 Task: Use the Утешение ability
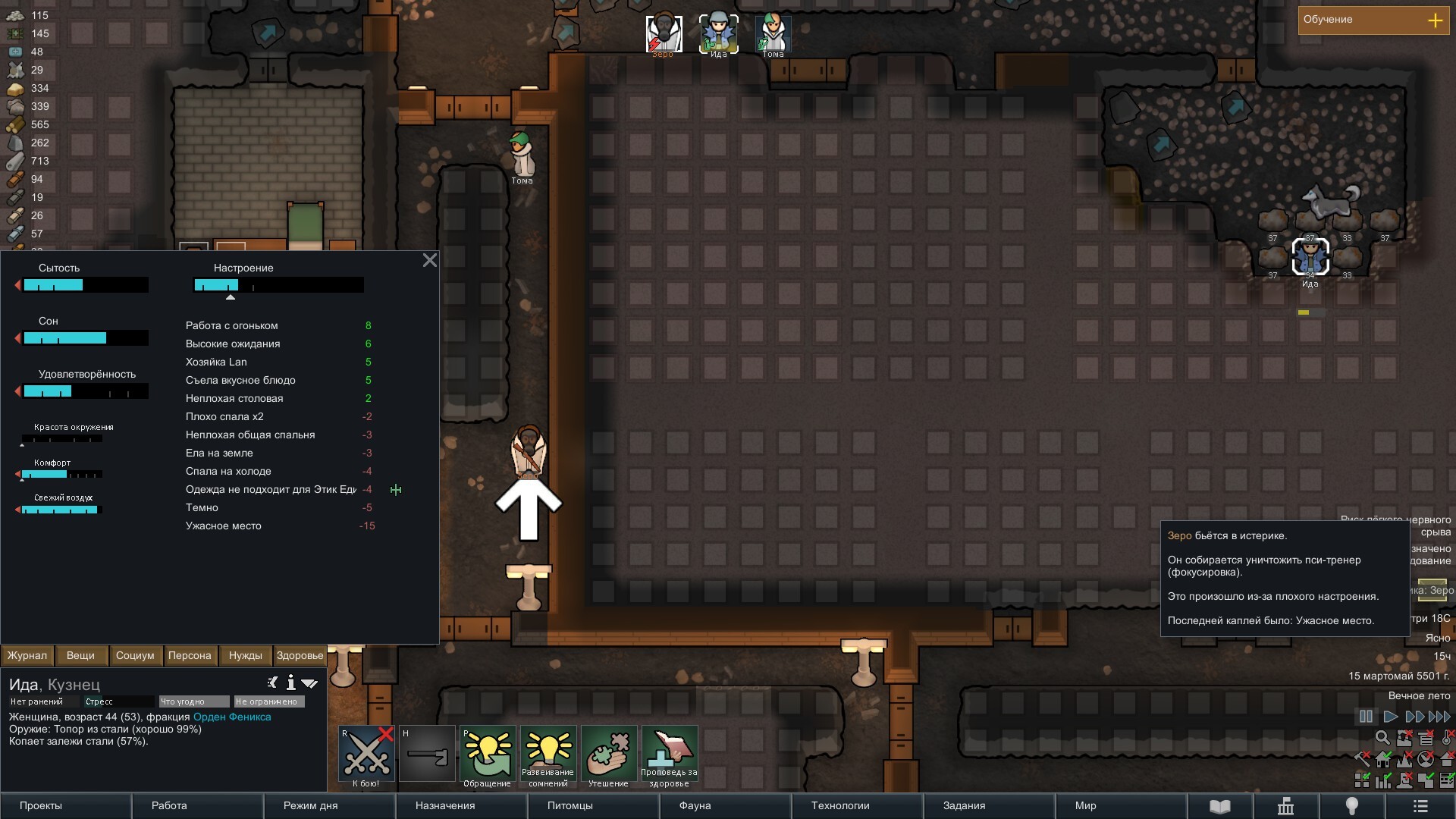[609, 755]
